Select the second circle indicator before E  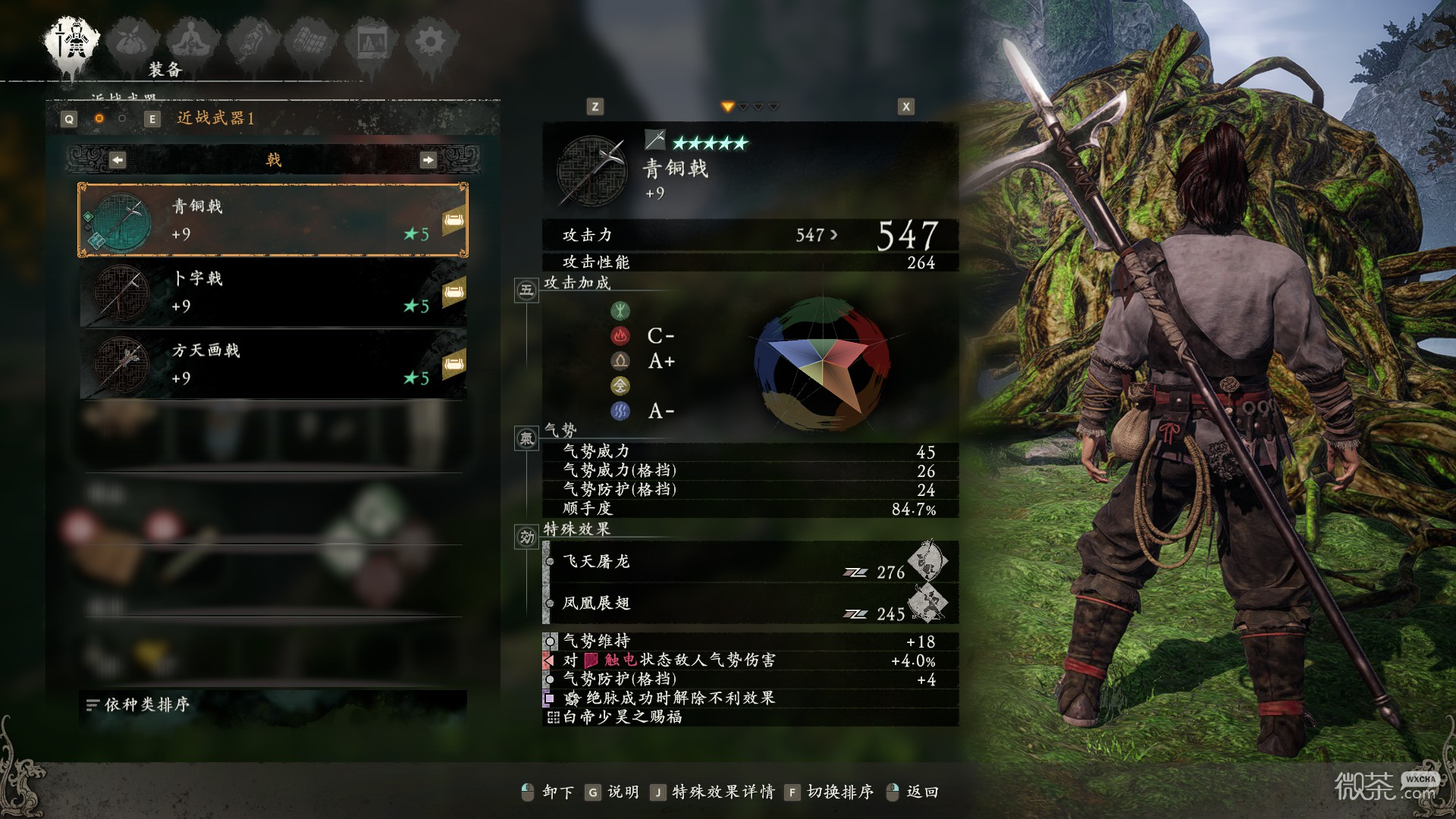pos(124,118)
